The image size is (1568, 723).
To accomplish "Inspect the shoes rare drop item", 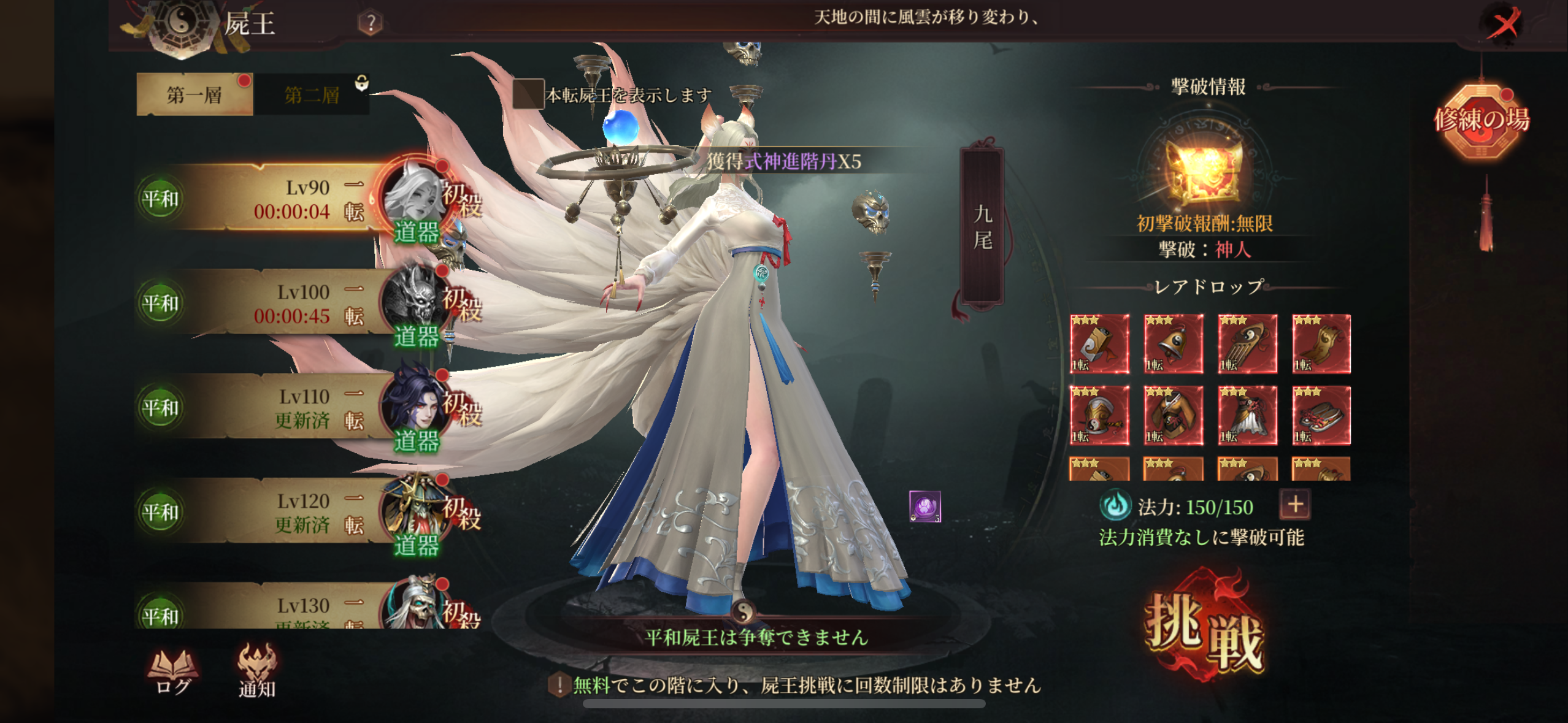I will click(x=1321, y=416).
